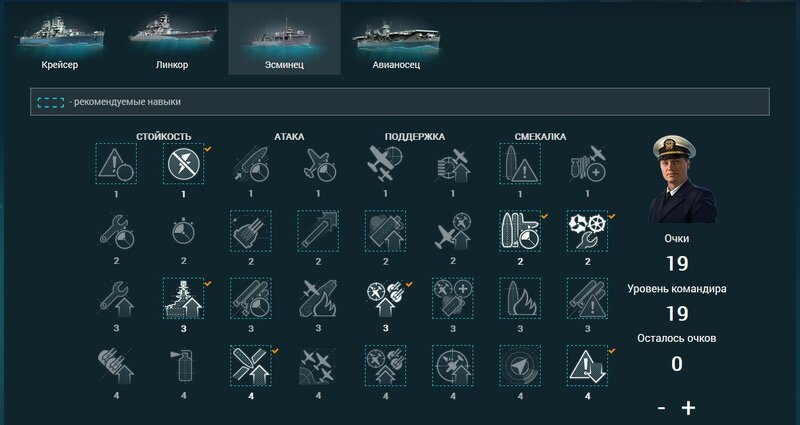
Task: Pick the shell with warning triangle skill
Action: [519, 163]
